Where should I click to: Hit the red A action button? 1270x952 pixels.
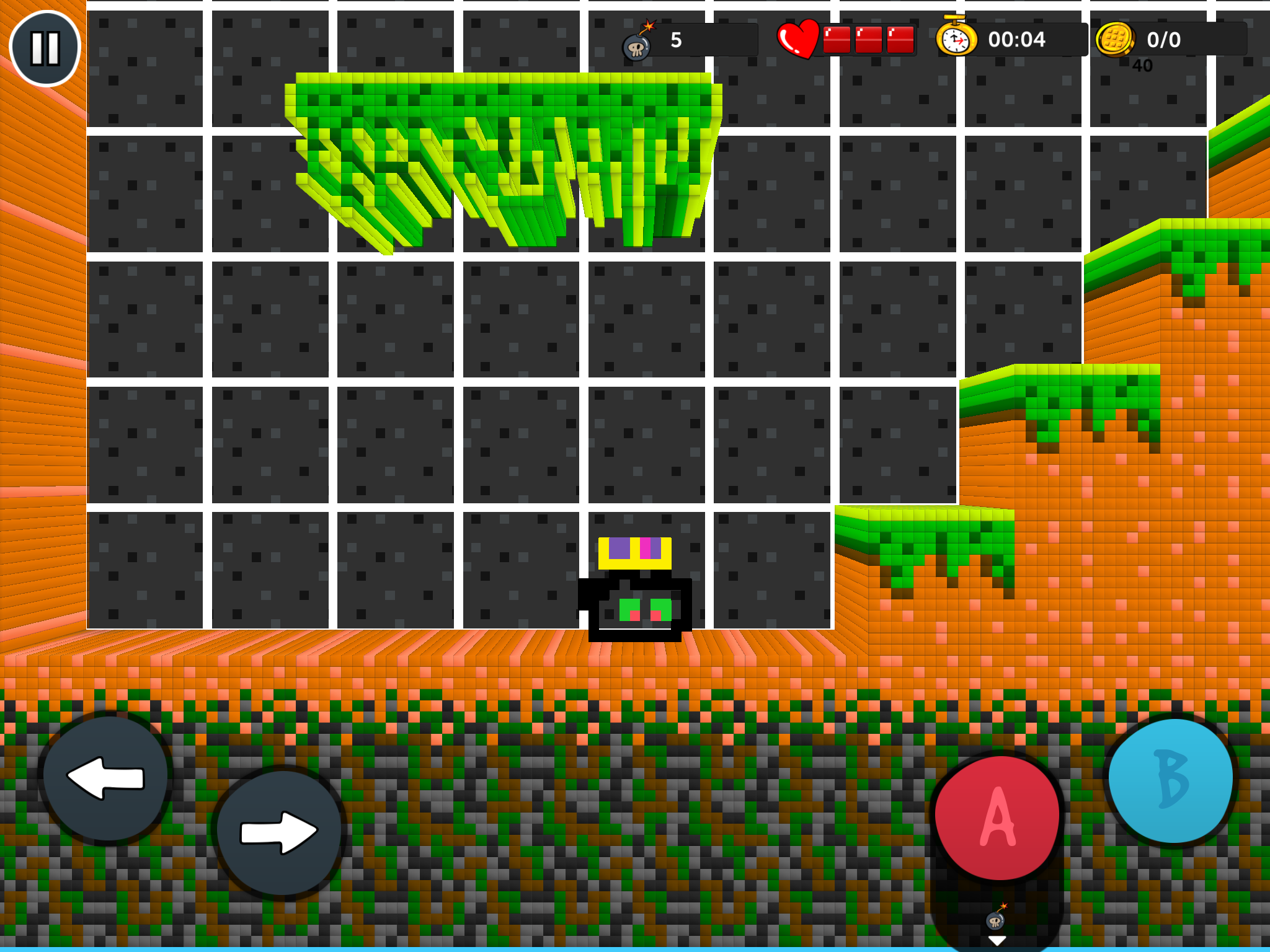pos(997,818)
